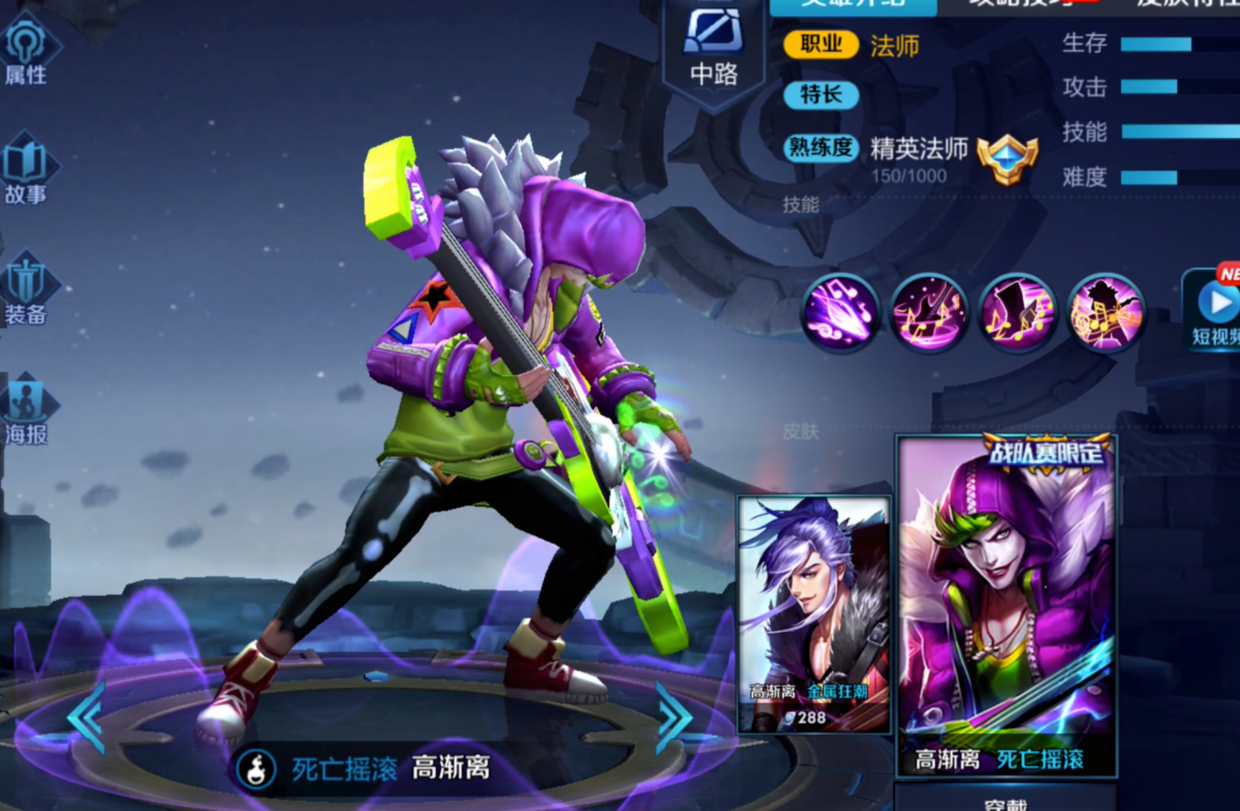View the purple blade-and-notes skill
Image resolution: width=1240 pixels, height=811 pixels.
840,313
